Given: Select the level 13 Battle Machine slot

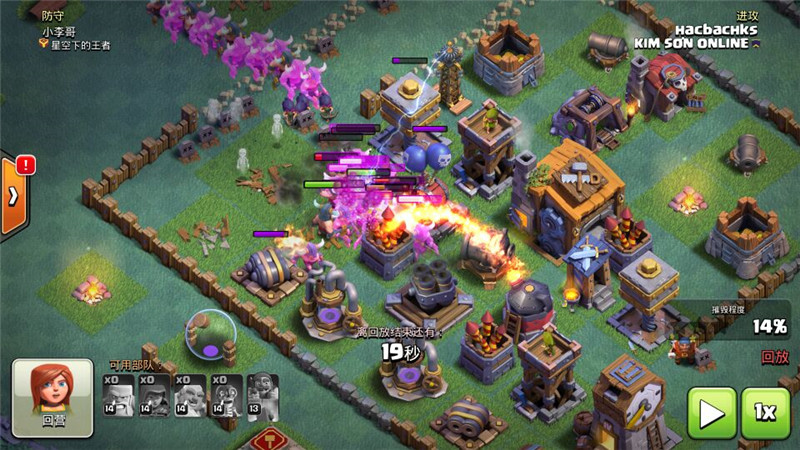Looking at the screenshot, I should [263, 396].
